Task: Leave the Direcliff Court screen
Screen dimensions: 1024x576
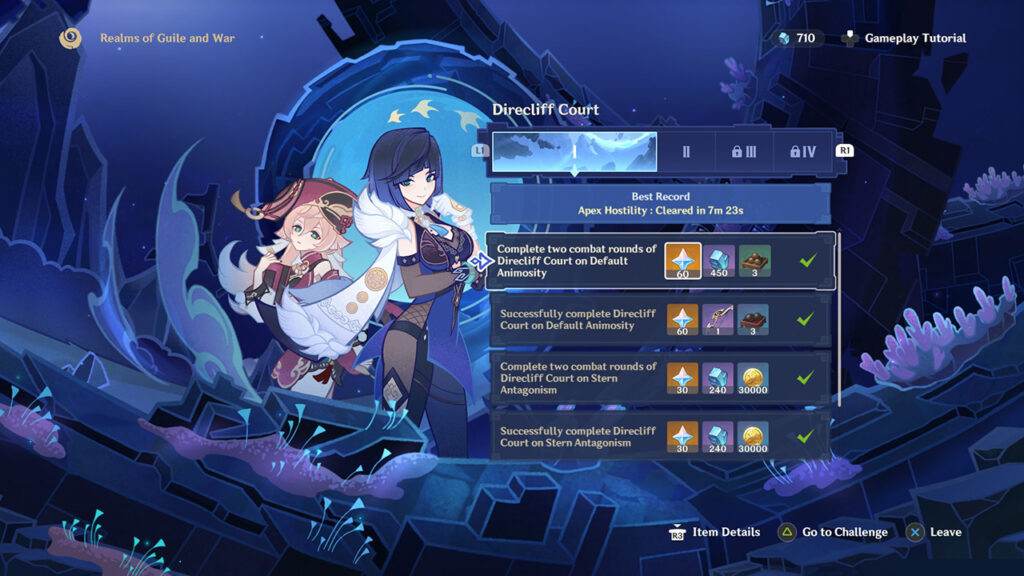Action: [935, 532]
